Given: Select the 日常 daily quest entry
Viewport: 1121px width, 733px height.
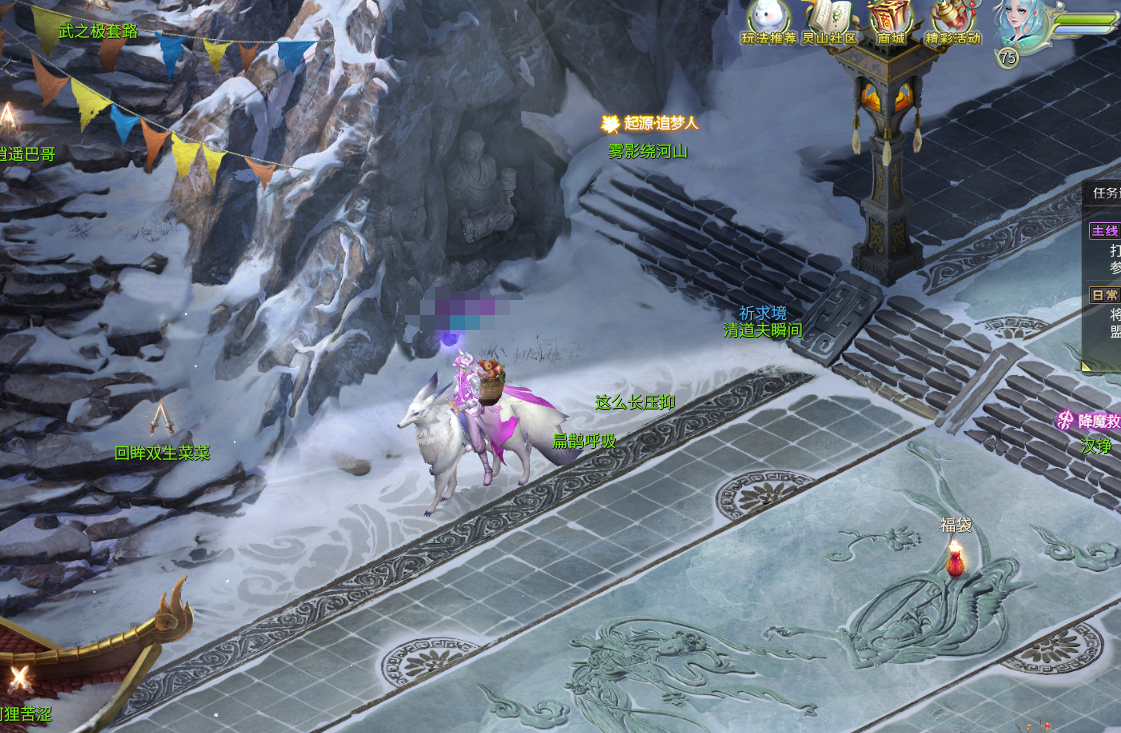Looking at the screenshot, I should [1105, 295].
